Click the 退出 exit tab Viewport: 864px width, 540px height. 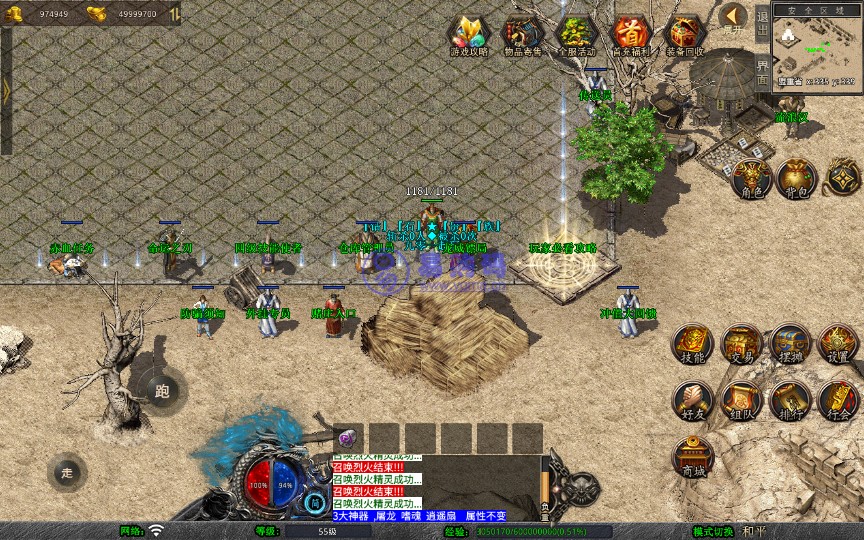point(762,21)
